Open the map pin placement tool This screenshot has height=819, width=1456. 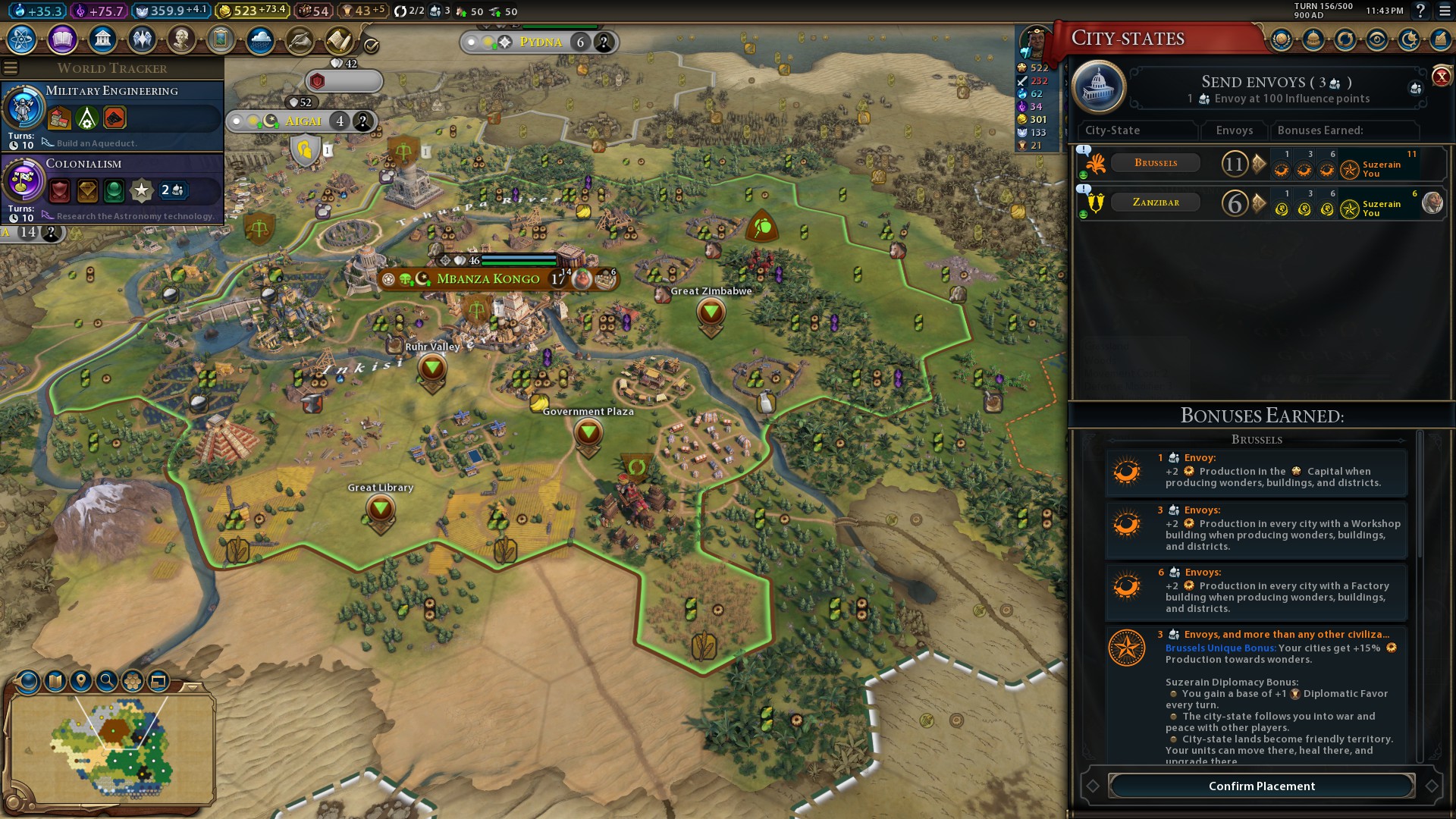pos(81,681)
